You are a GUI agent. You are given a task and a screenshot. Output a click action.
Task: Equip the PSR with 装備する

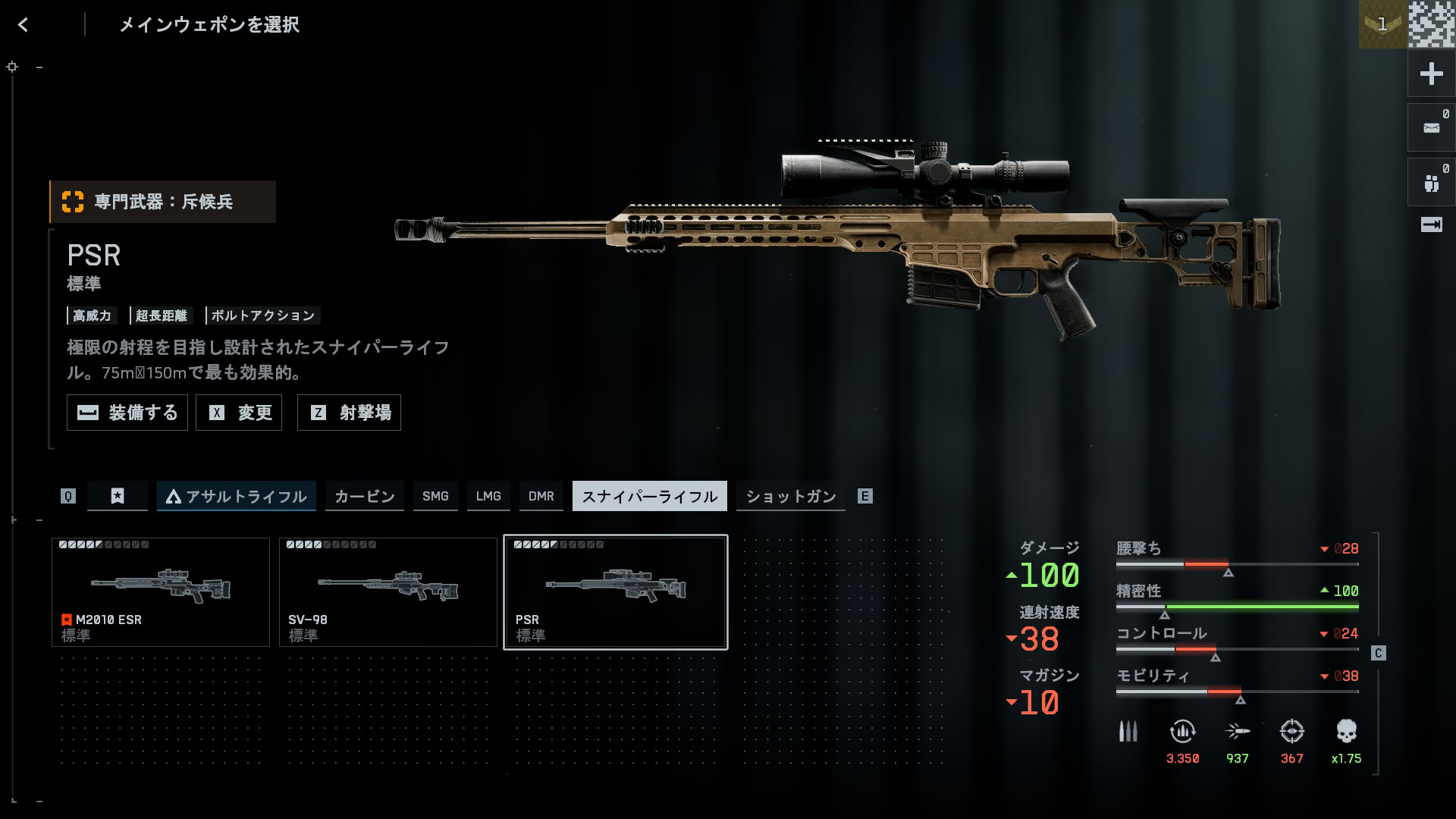(127, 413)
